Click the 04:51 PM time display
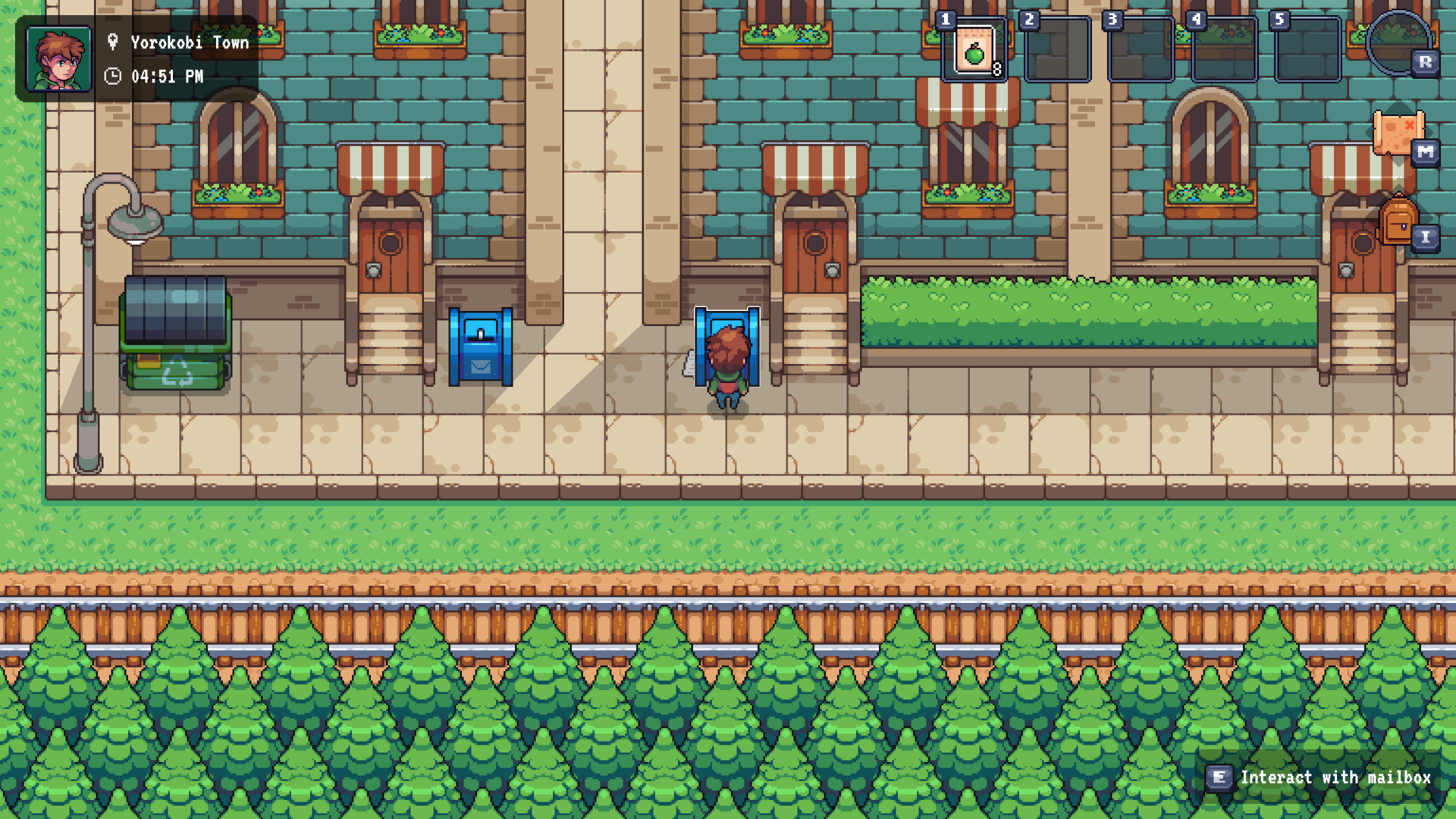This screenshot has width=1456, height=819. coord(165,76)
